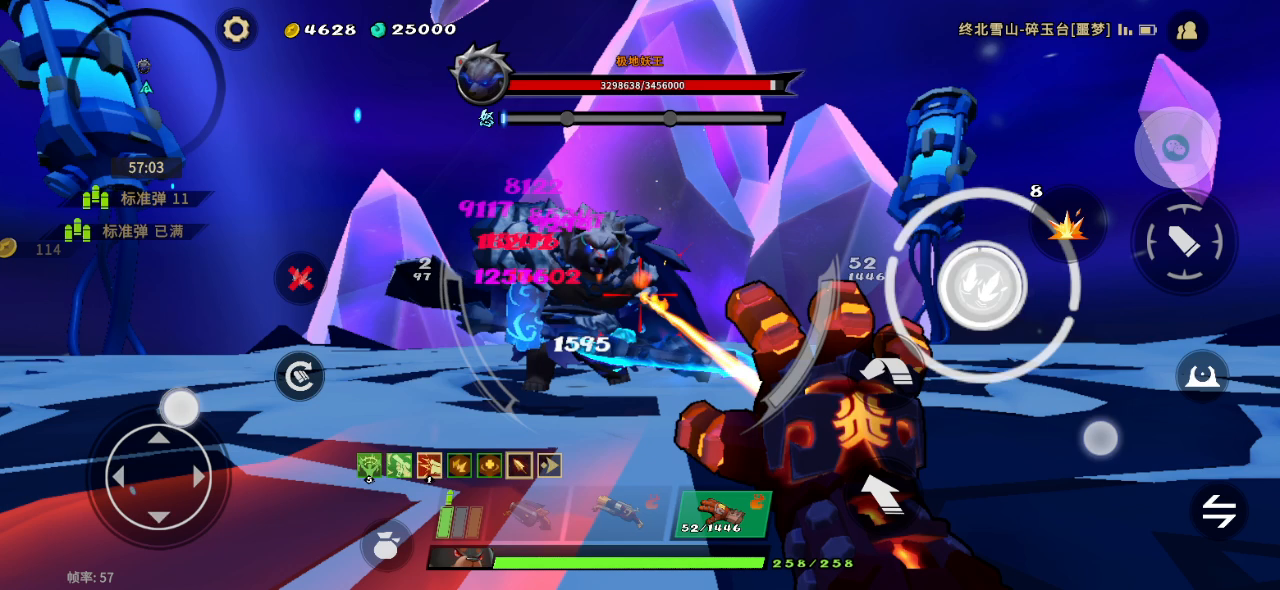Image resolution: width=1280 pixels, height=590 pixels.
Task: Select the blue and yellow gun slot
Action: (x=619, y=512)
